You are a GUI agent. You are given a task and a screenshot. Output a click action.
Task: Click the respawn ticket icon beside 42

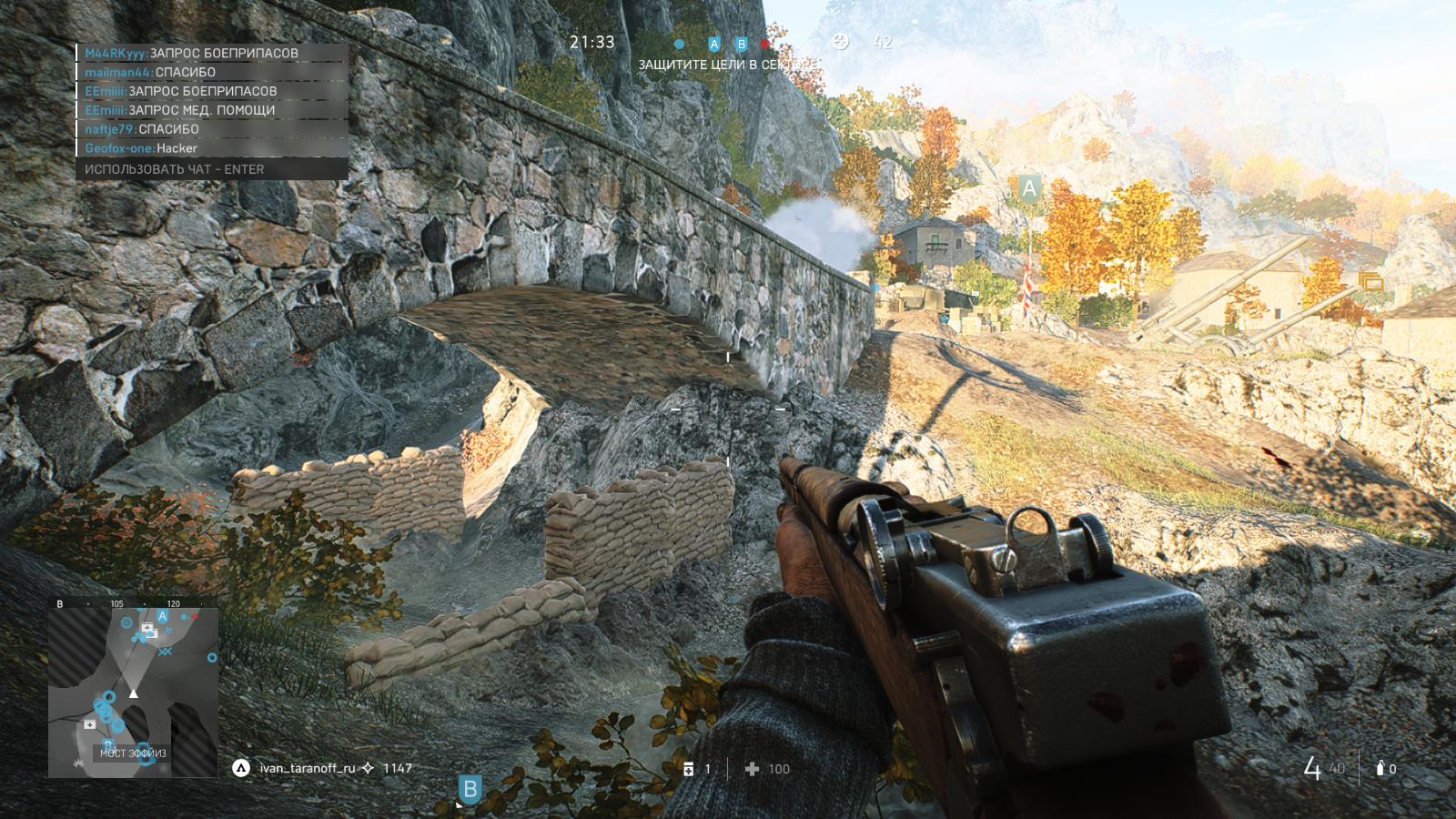pyautogui.click(x=841, y=41)
